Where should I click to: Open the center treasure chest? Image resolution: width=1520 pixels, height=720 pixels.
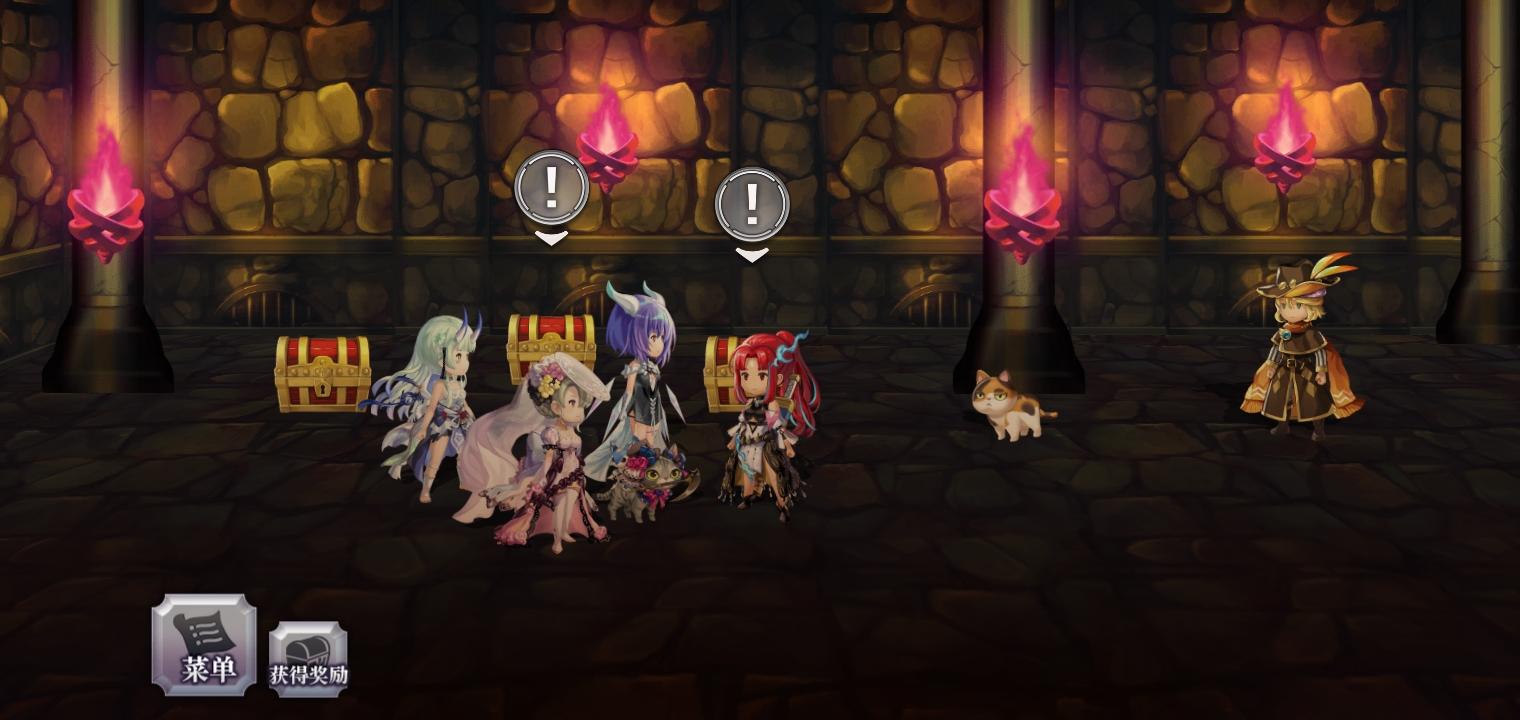(548, 345)
